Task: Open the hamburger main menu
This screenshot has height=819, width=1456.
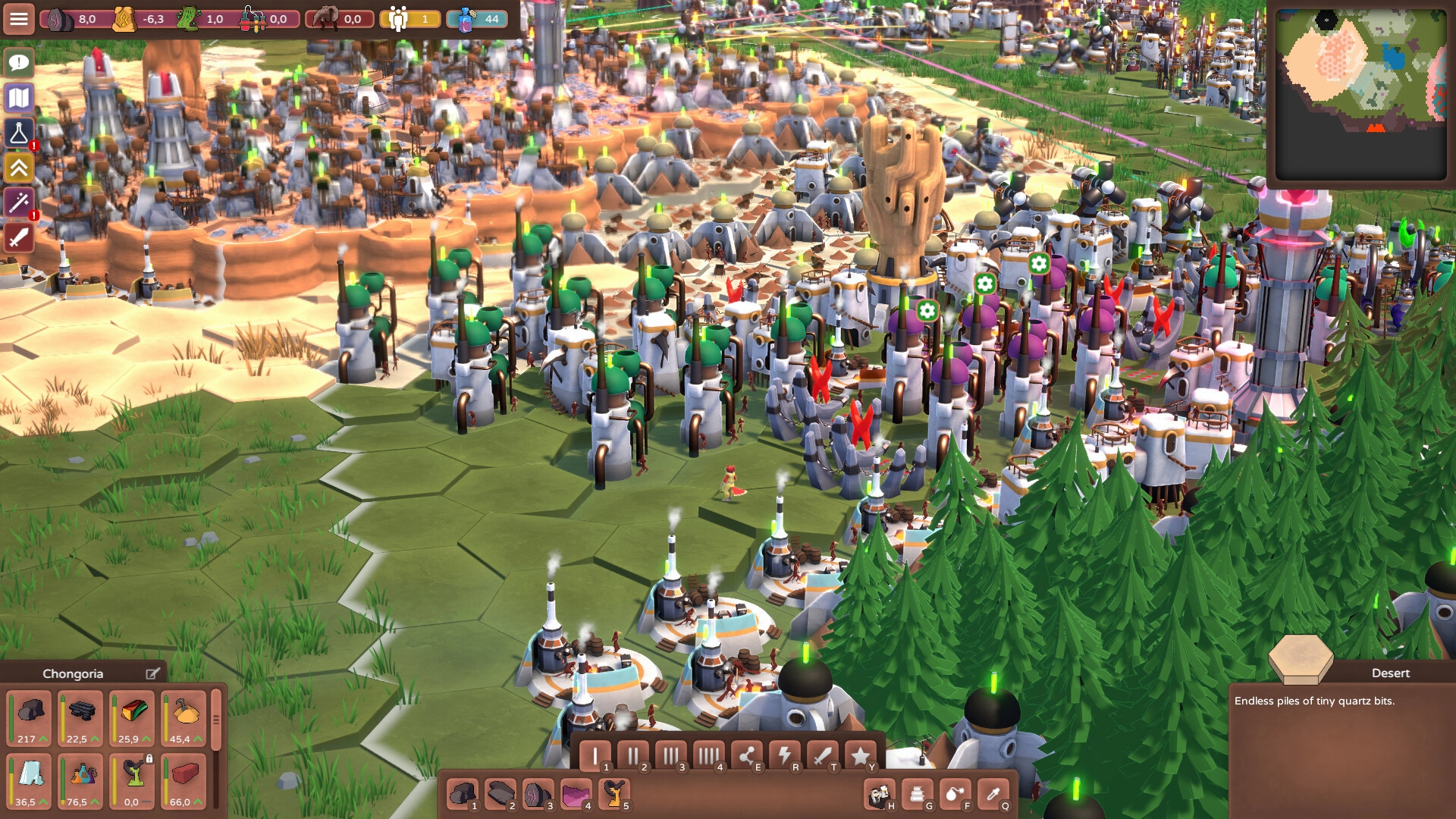Action: [19, 18]
